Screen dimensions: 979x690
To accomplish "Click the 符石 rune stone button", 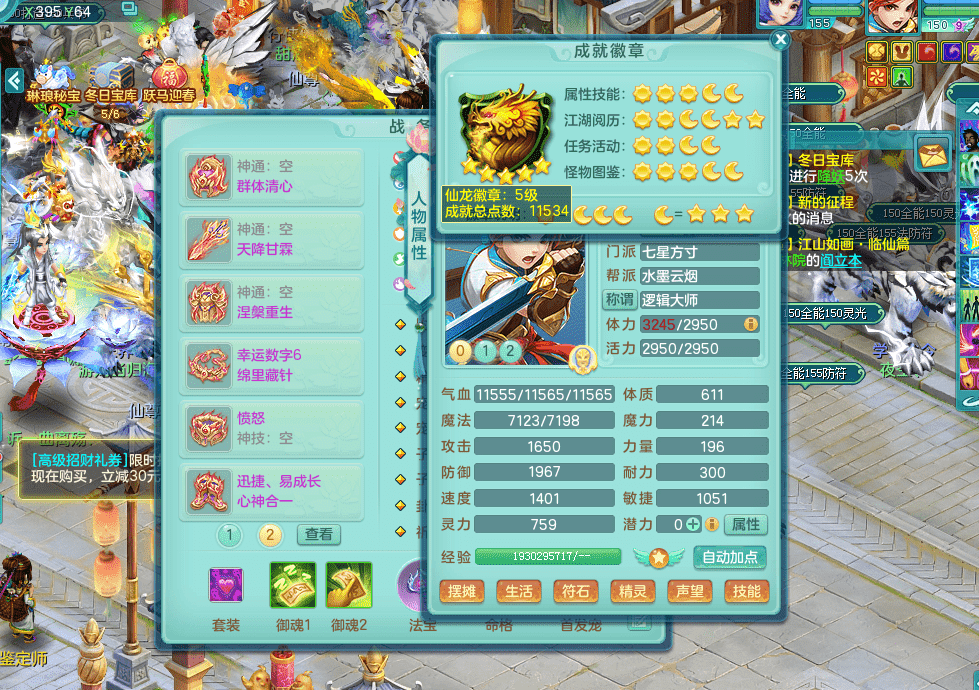I will coord(576,591).
